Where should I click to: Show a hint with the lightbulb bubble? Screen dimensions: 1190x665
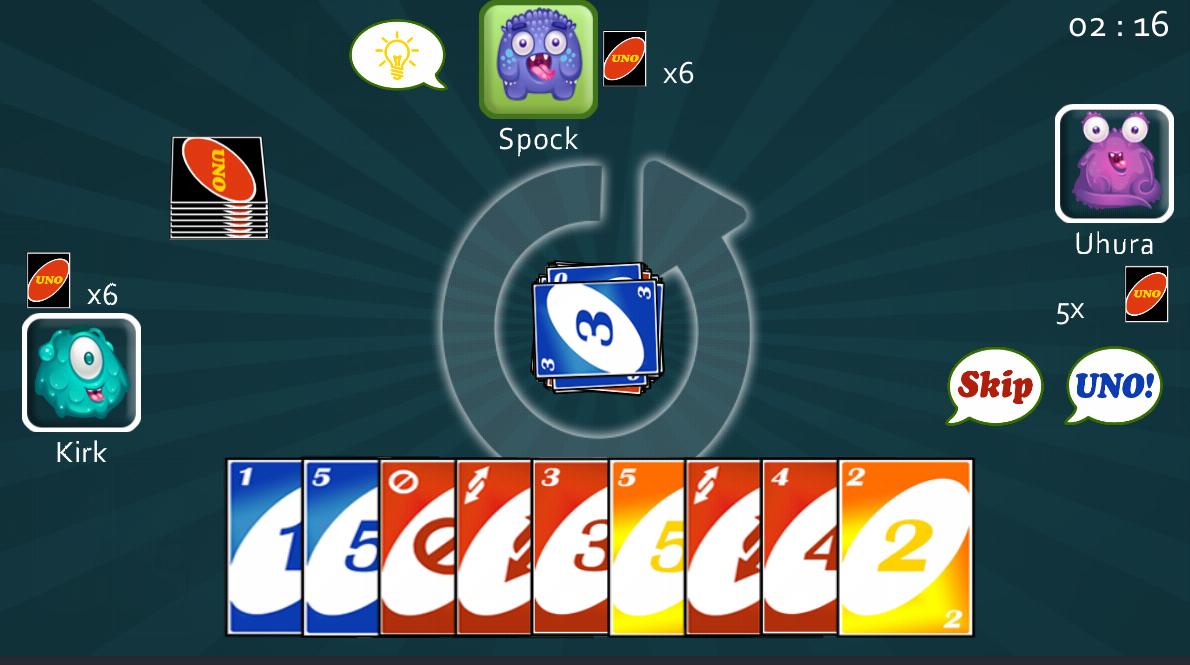pos(396,55)
